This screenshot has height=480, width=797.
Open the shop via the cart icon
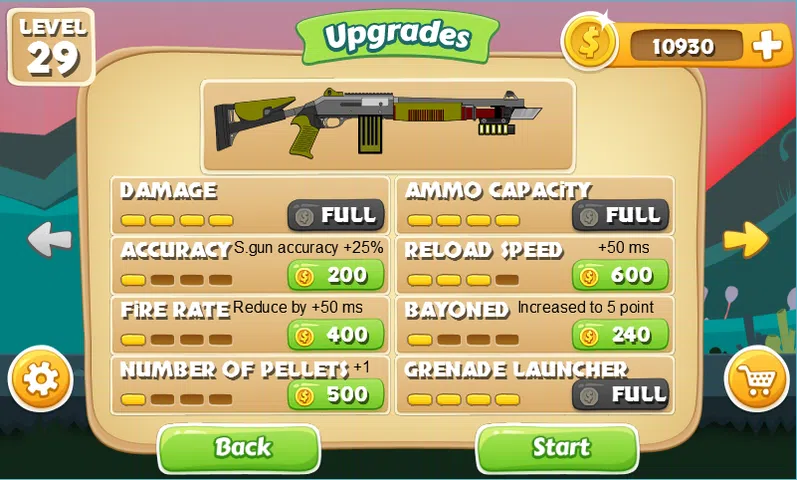pyautogui.click(x=756, y=379)
